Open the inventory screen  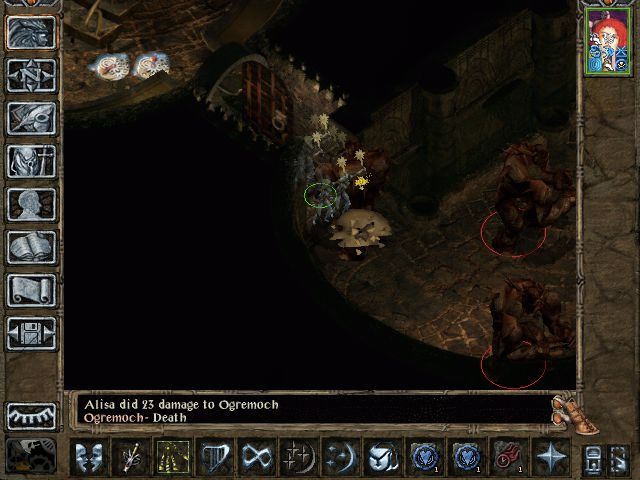coord(31,161)
